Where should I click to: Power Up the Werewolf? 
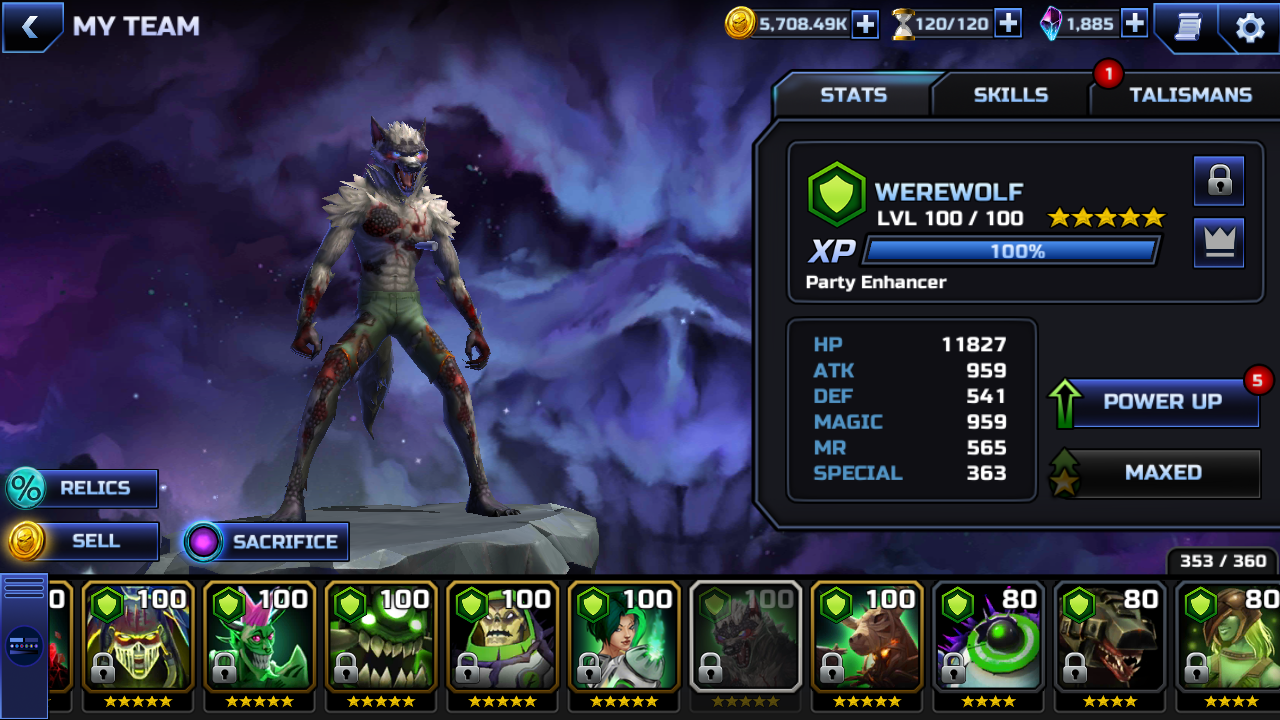coord(1161,402)
